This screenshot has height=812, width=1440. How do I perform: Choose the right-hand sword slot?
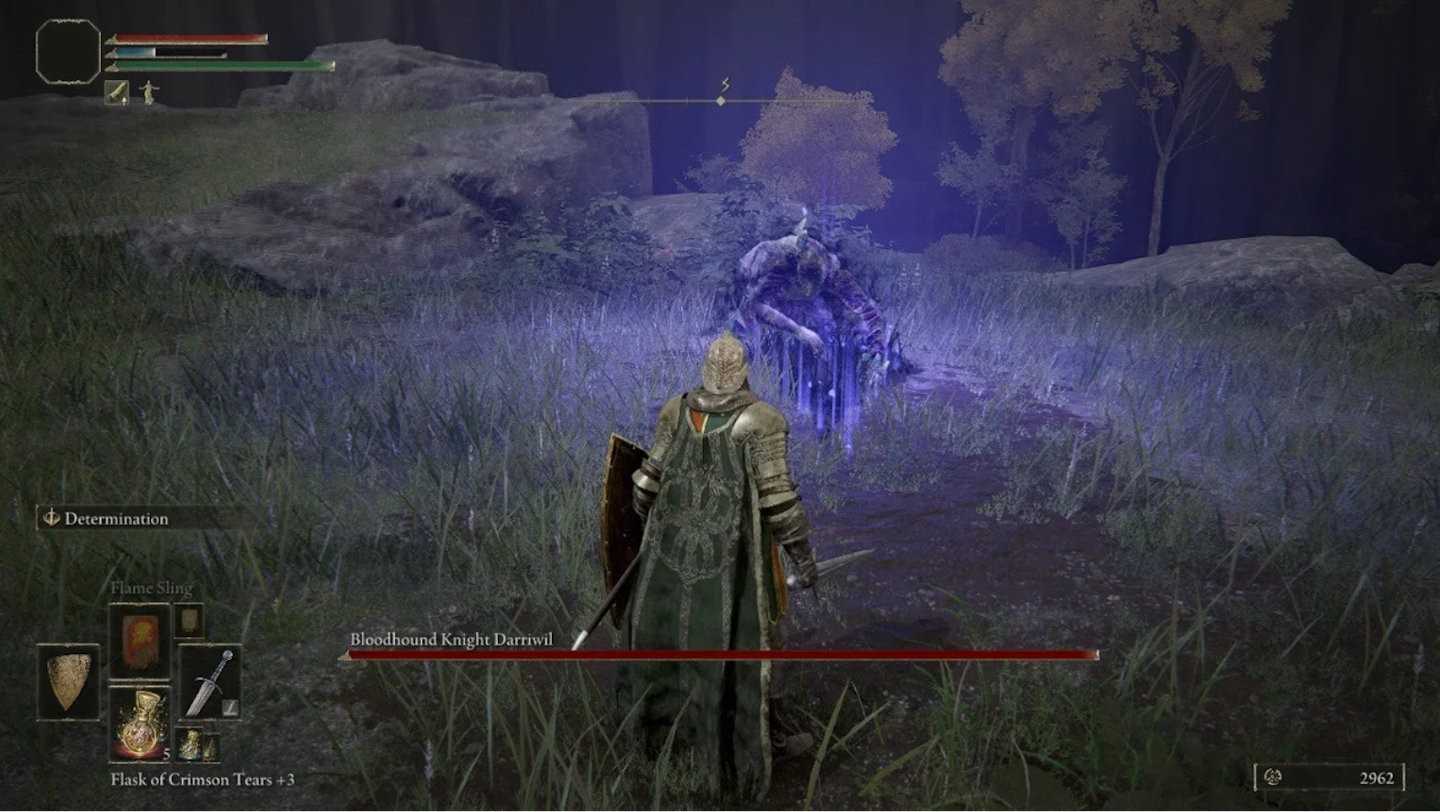pos(209,682)
